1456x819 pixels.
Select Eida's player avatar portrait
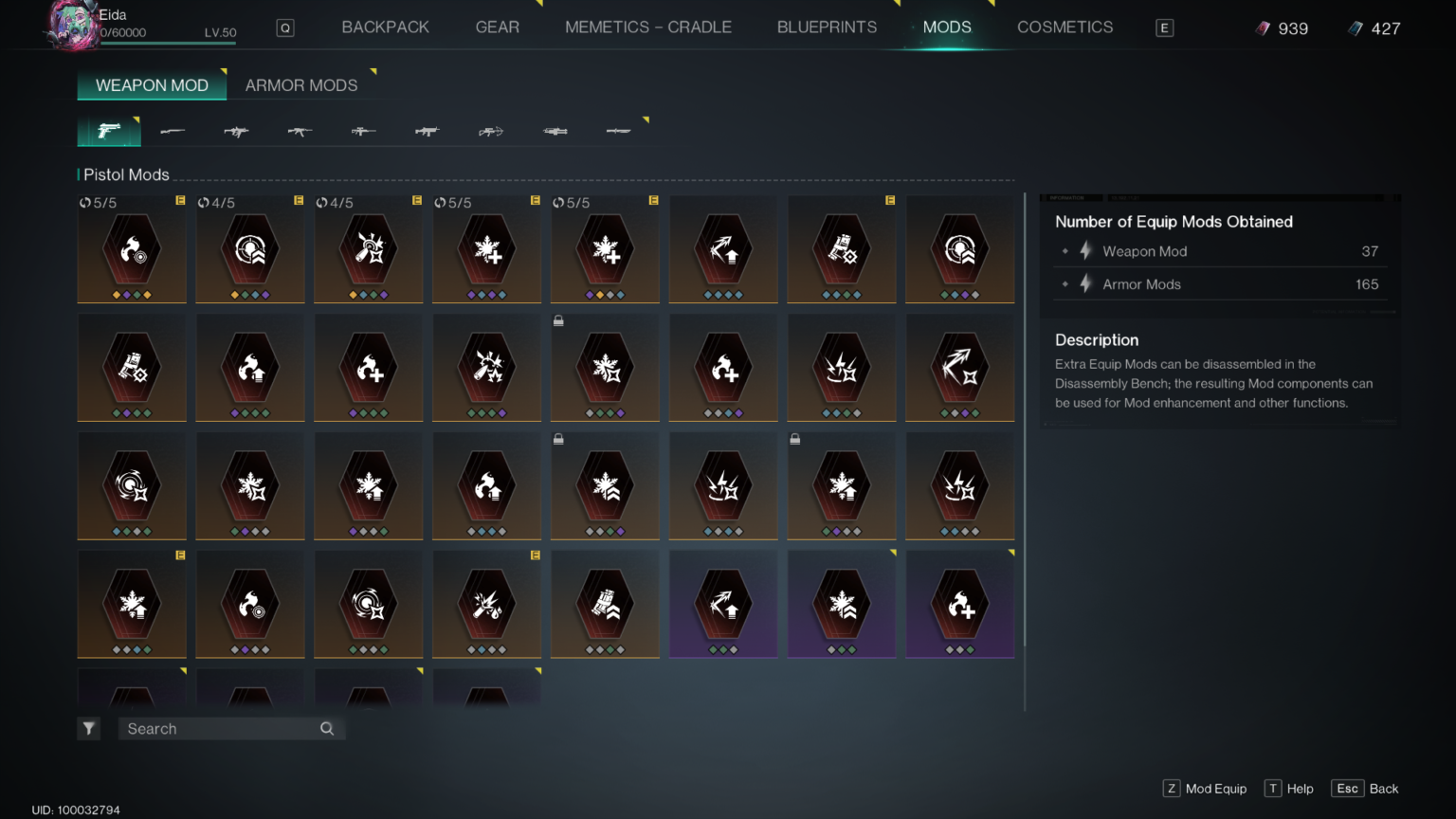click(71, 25)
